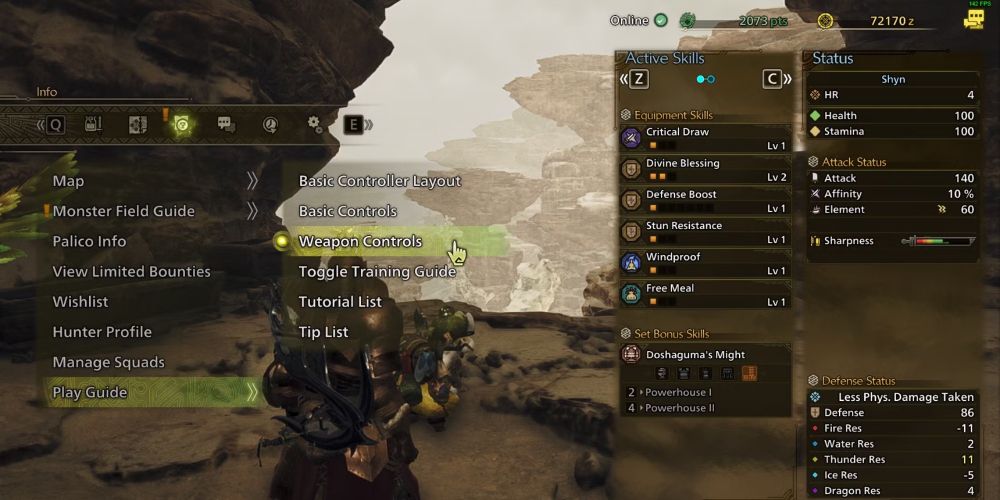Switch to the speech-bubble communication tab

tap(226, 125)
